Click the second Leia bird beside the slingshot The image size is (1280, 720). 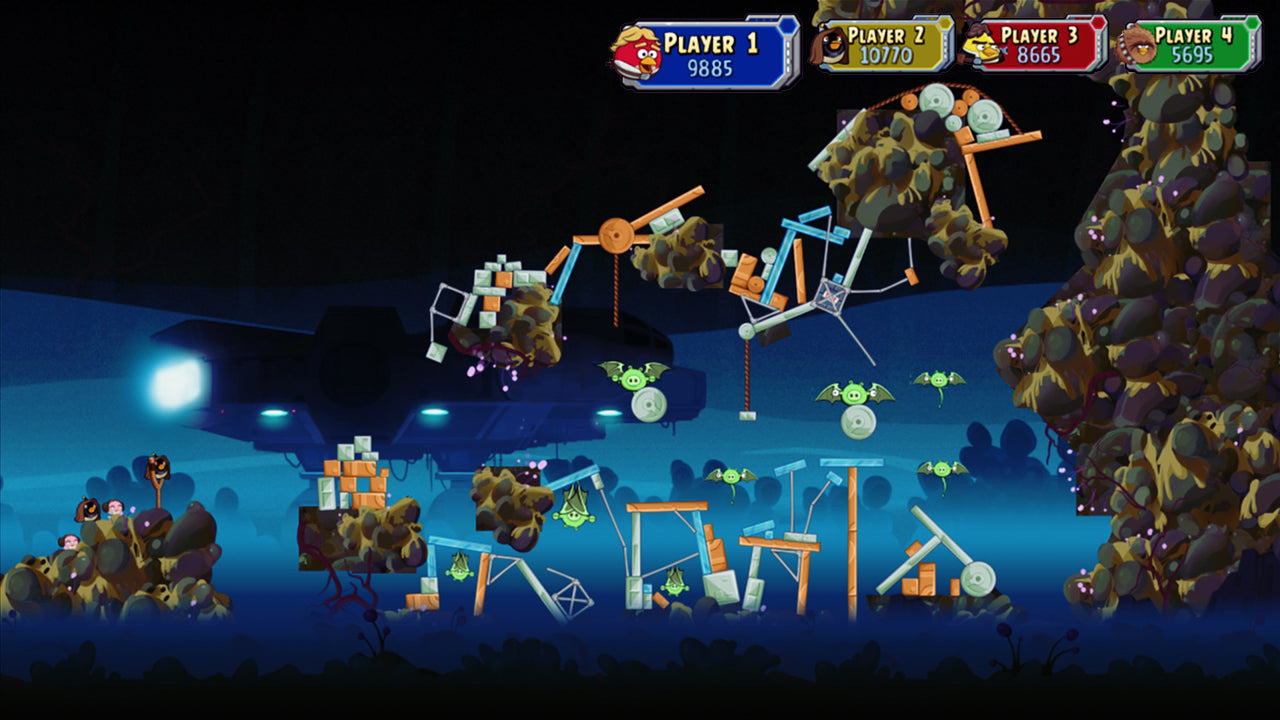pos(70,542)
